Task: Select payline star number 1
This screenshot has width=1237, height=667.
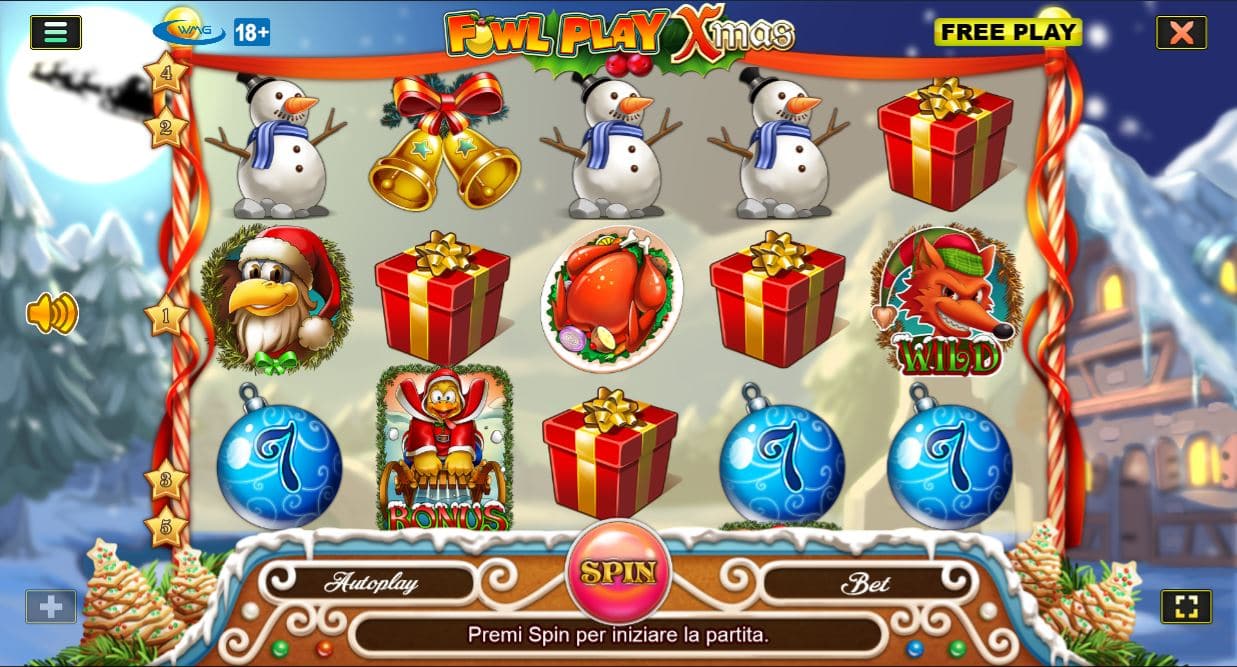Action: (x=166, y=316)
